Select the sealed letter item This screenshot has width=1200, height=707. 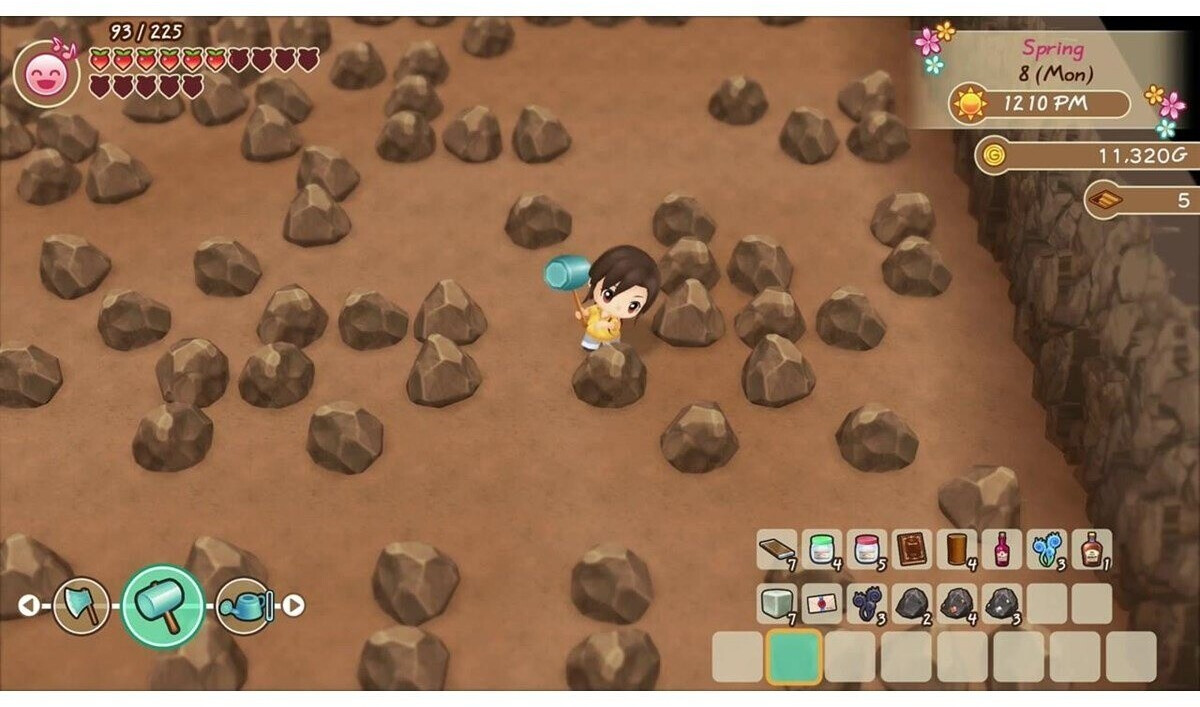tap(822, 603)
